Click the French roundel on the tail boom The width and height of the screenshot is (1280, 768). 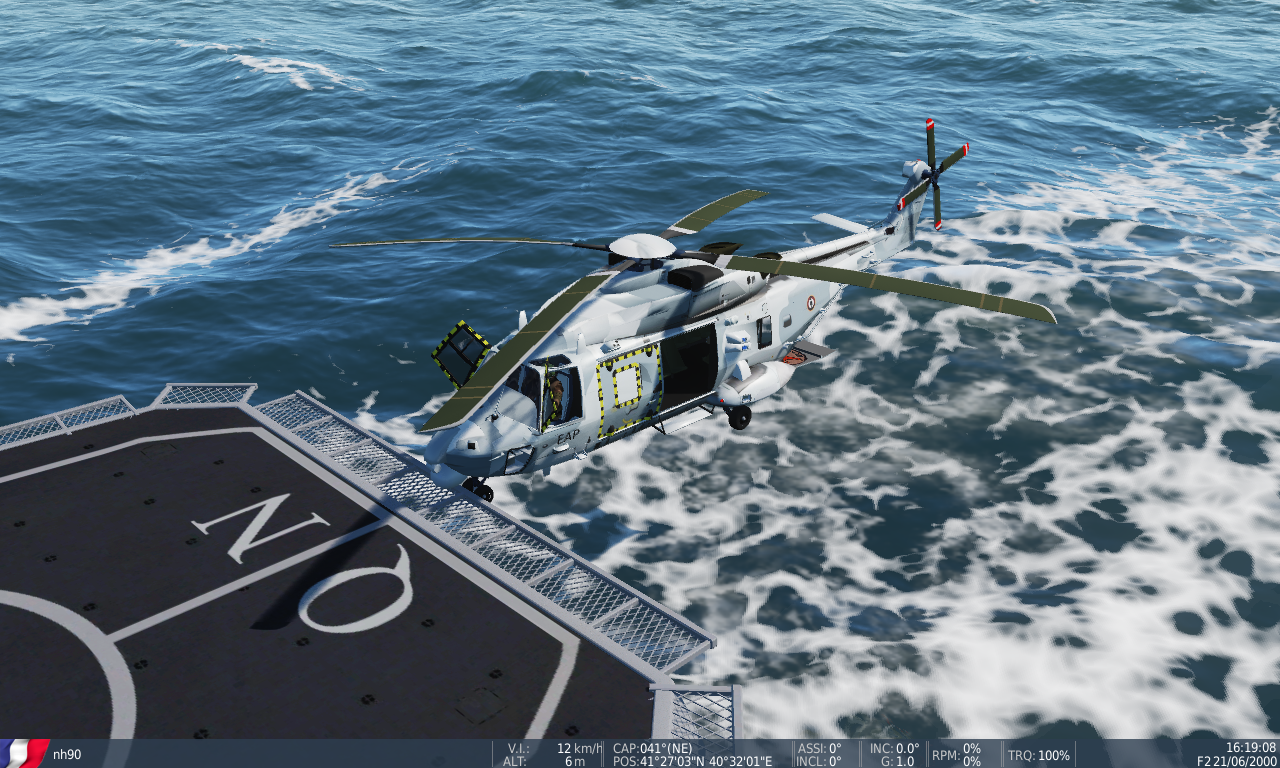(810, 305)
